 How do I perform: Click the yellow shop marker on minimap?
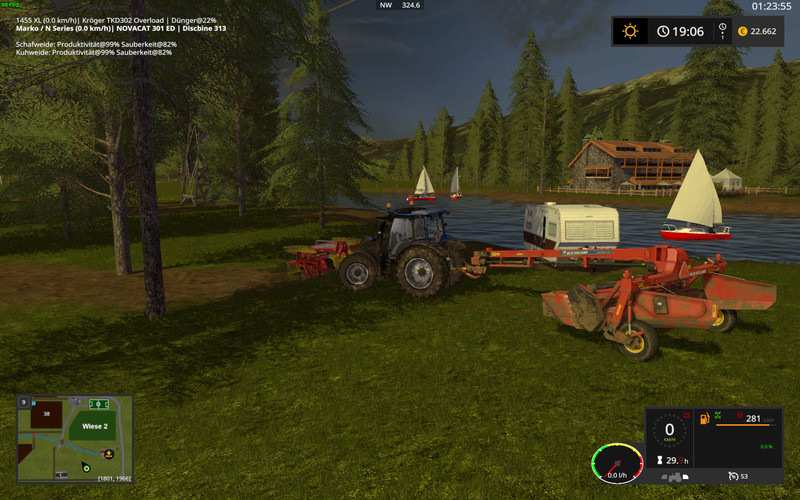109,453
